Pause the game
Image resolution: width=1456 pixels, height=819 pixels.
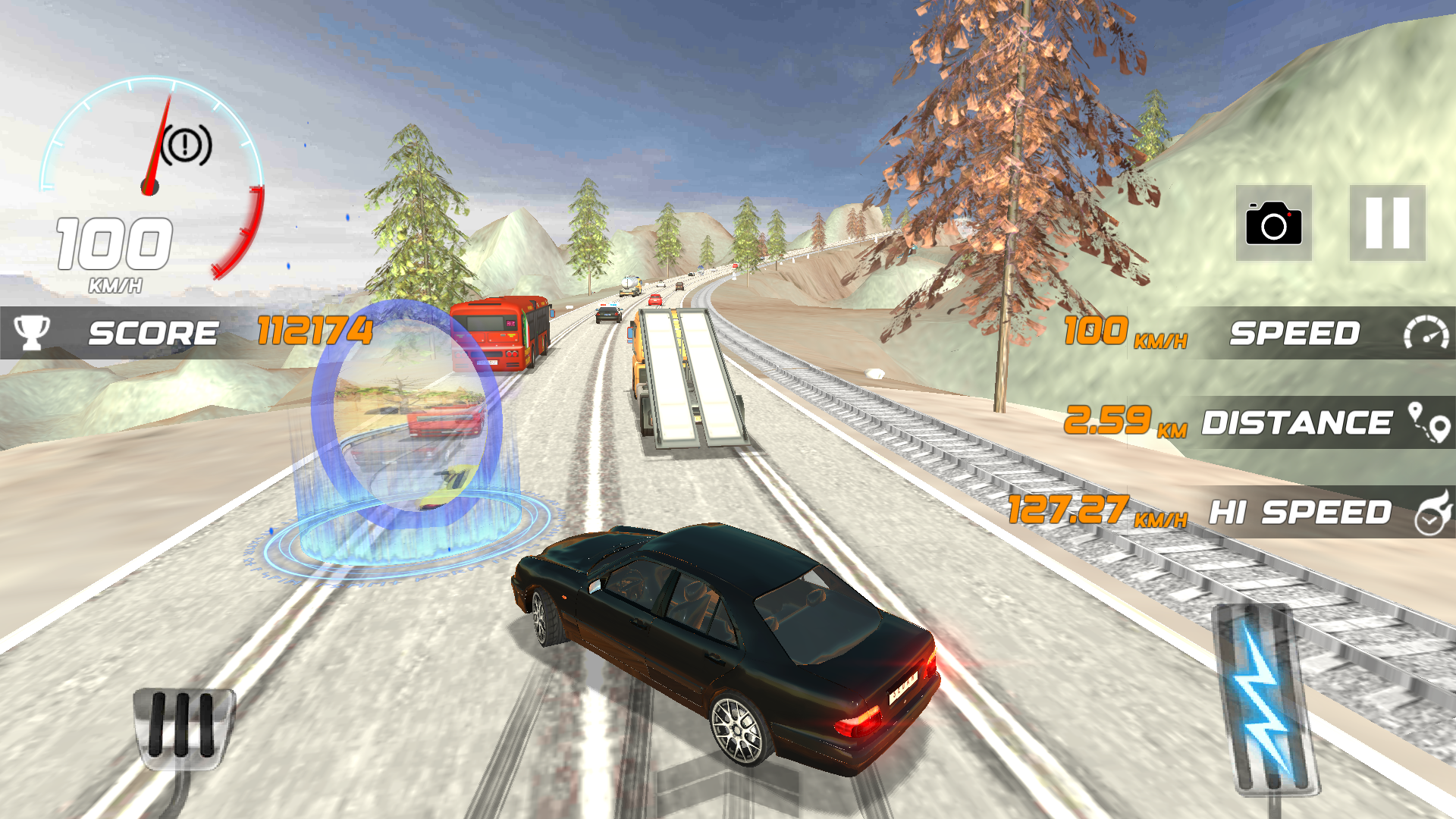1387,223
